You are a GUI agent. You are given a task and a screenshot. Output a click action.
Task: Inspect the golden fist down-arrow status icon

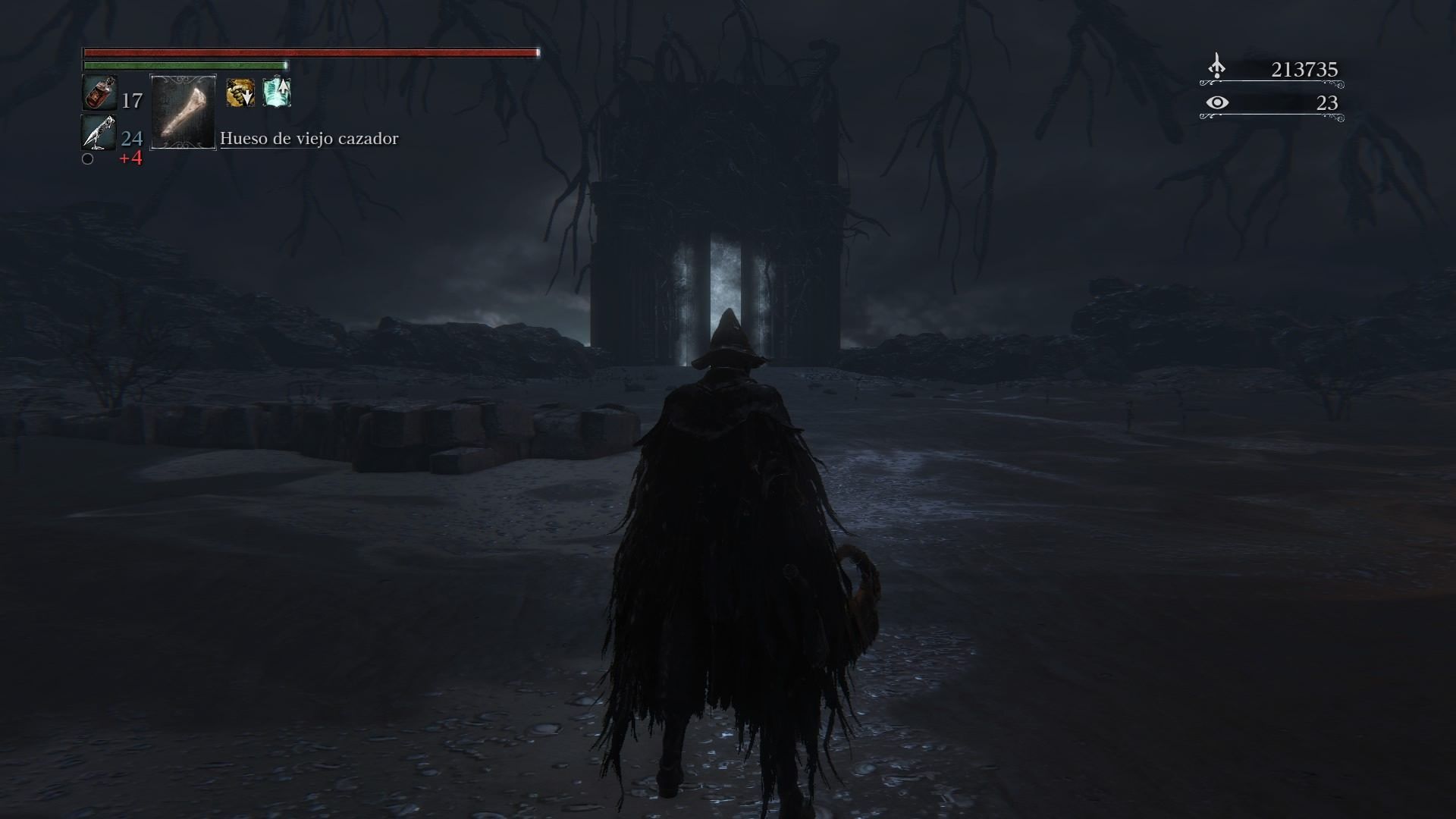(240, 93)
